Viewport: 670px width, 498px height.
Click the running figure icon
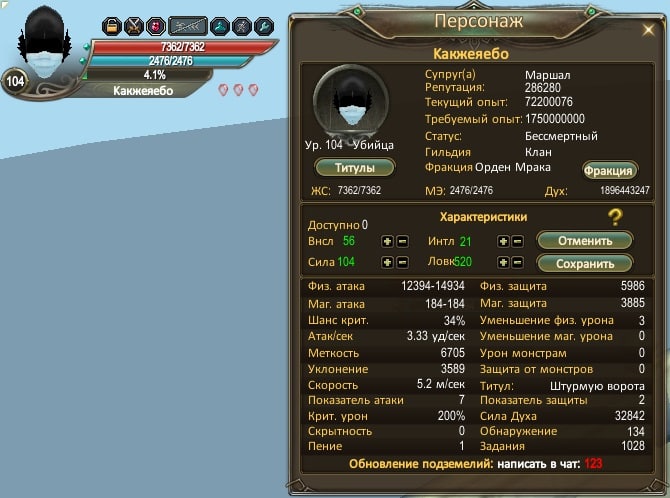[242, 26]
